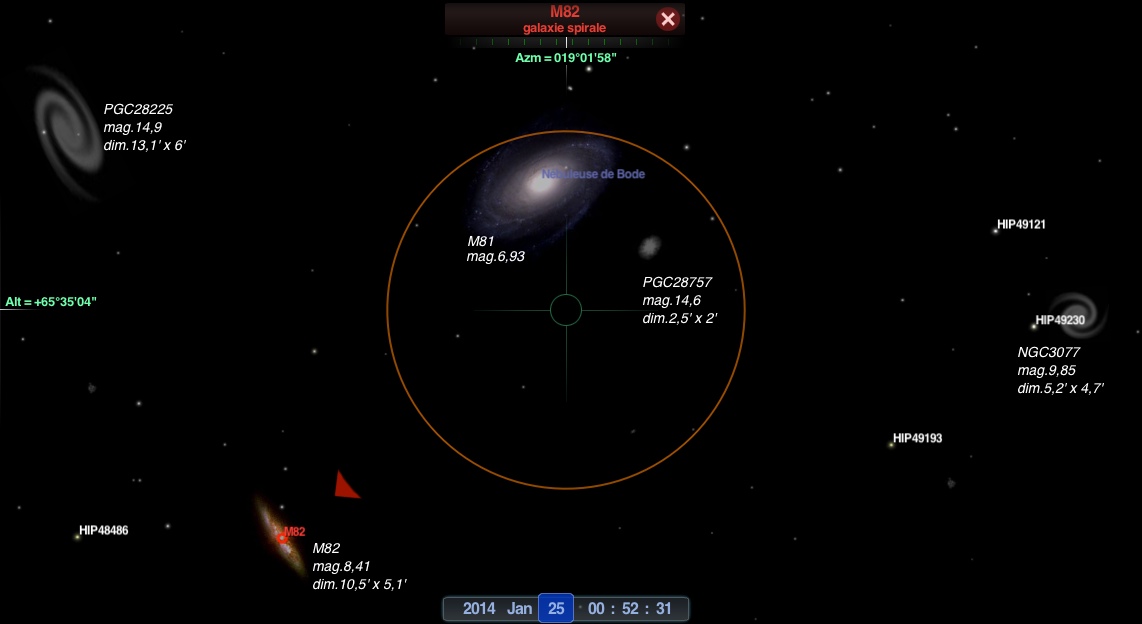Choose the highlighted day 25 field
This screenshot has width=1142, height=624.
click(556, 608)
